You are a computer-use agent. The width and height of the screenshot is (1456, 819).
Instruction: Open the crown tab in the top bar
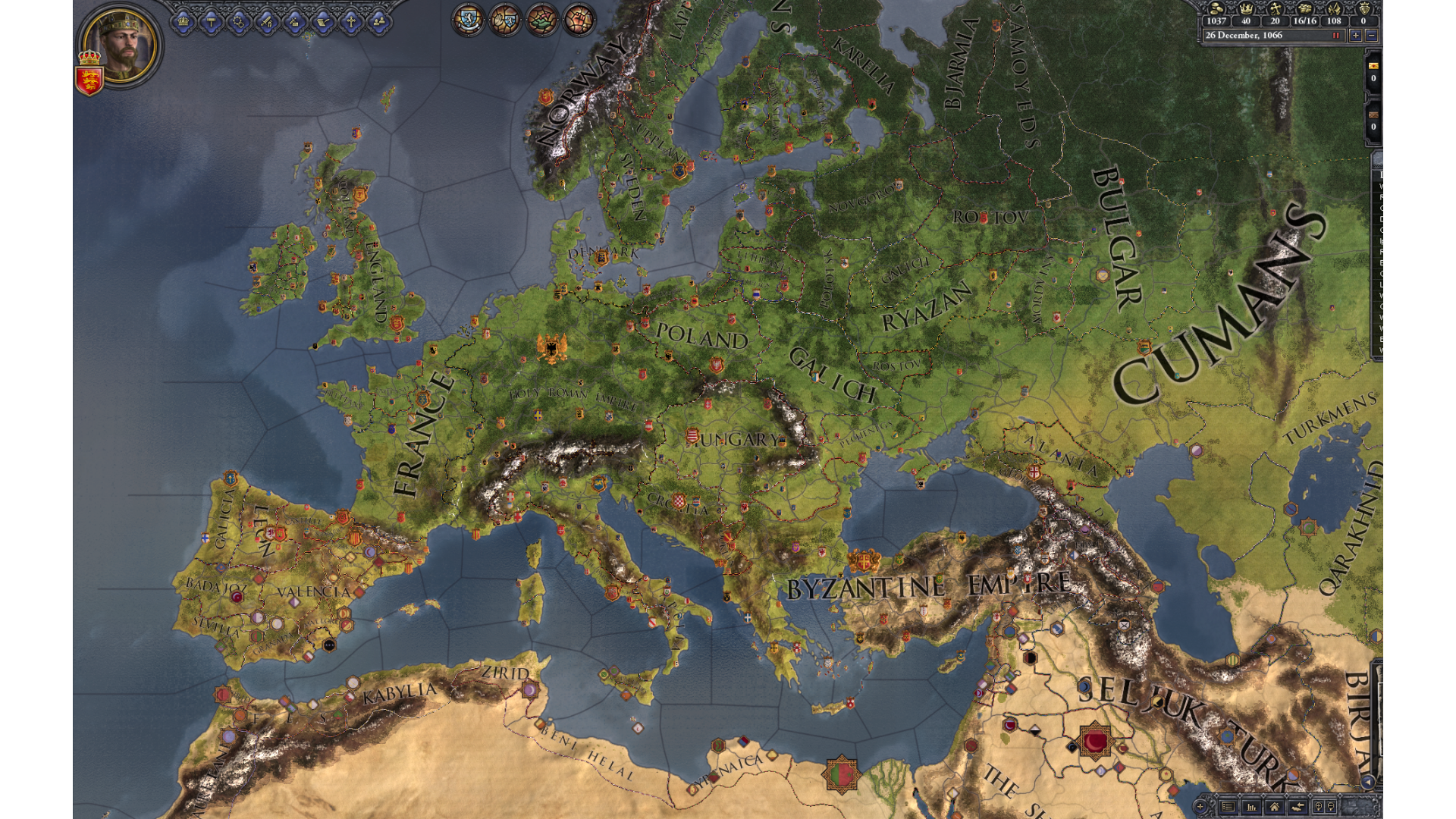tap(183, 22)
